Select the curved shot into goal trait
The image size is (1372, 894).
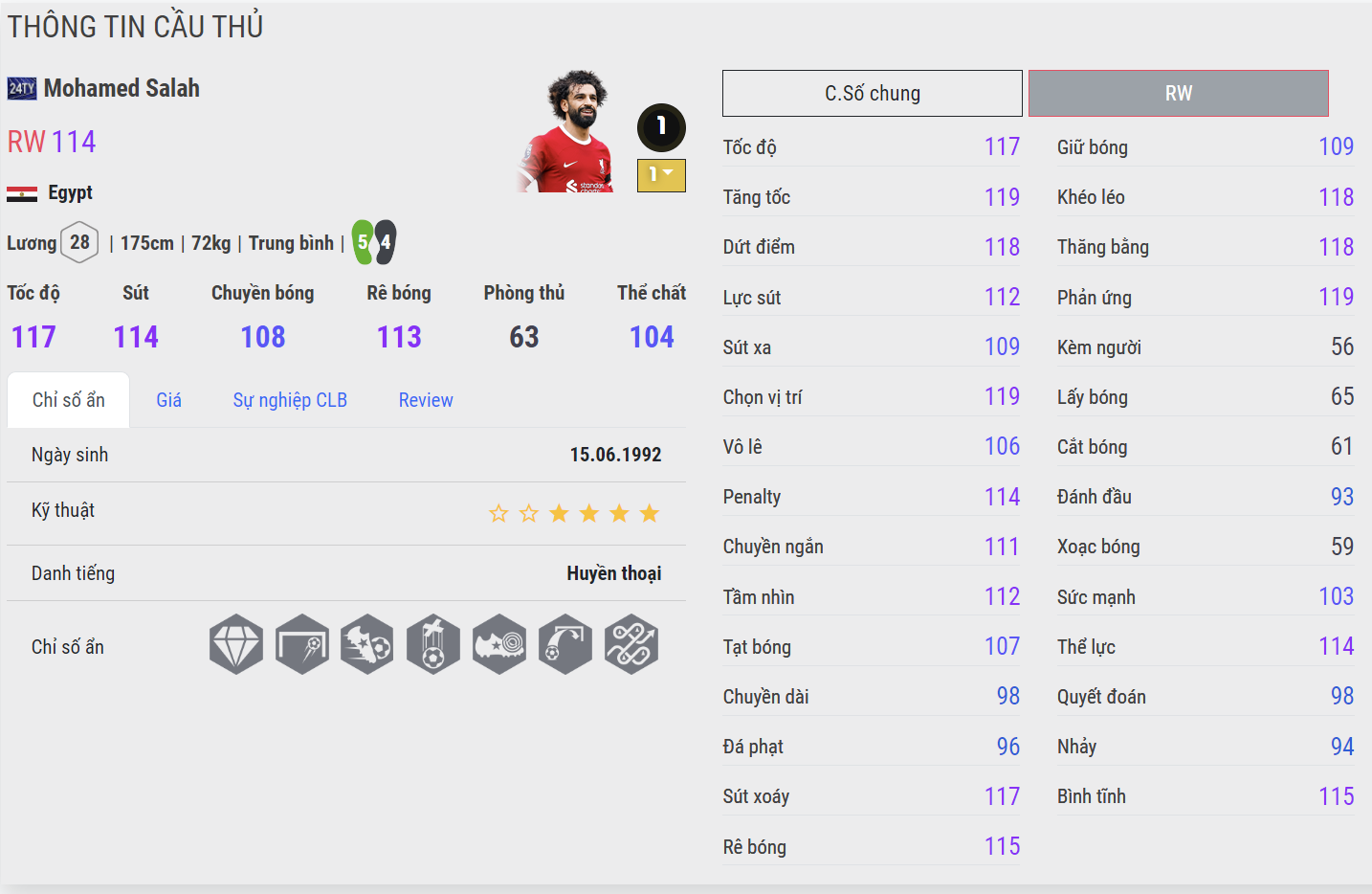point(565,644)
